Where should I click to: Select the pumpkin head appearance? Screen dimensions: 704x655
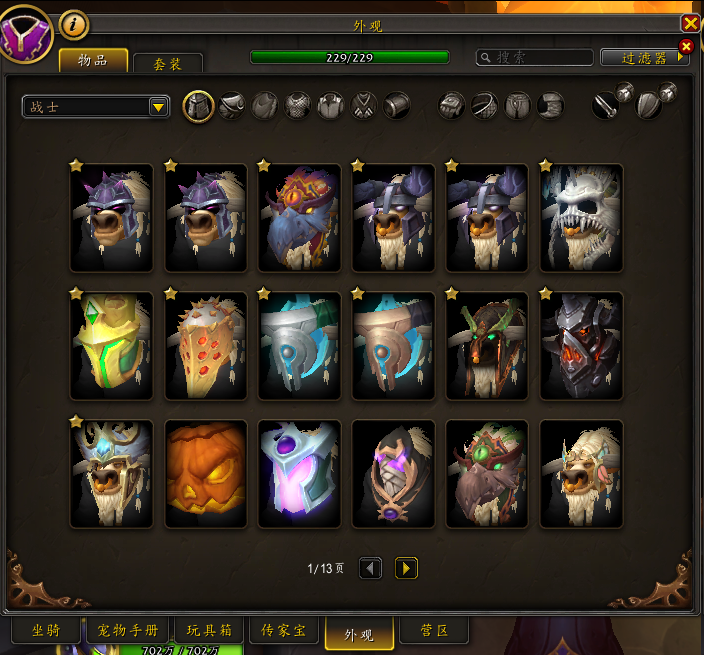tap(205, 473)
